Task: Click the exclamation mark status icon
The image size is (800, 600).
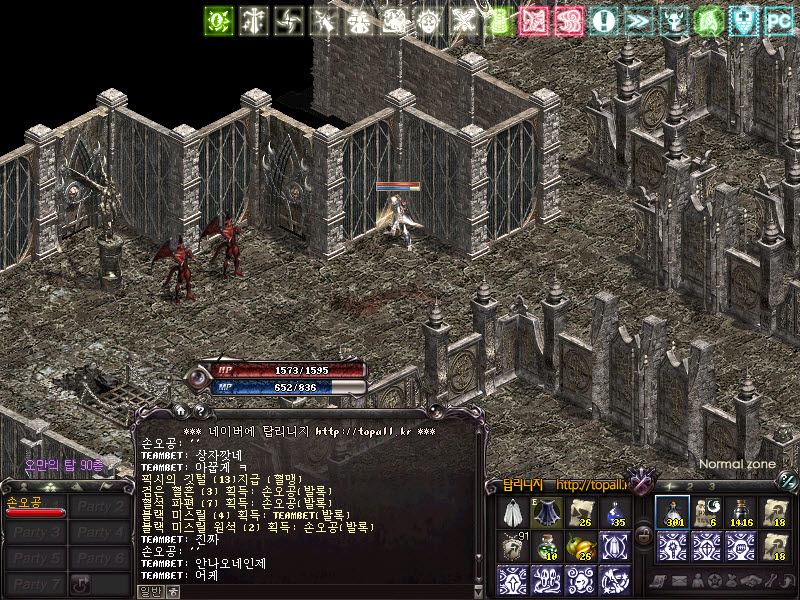Action: point(603,21)
